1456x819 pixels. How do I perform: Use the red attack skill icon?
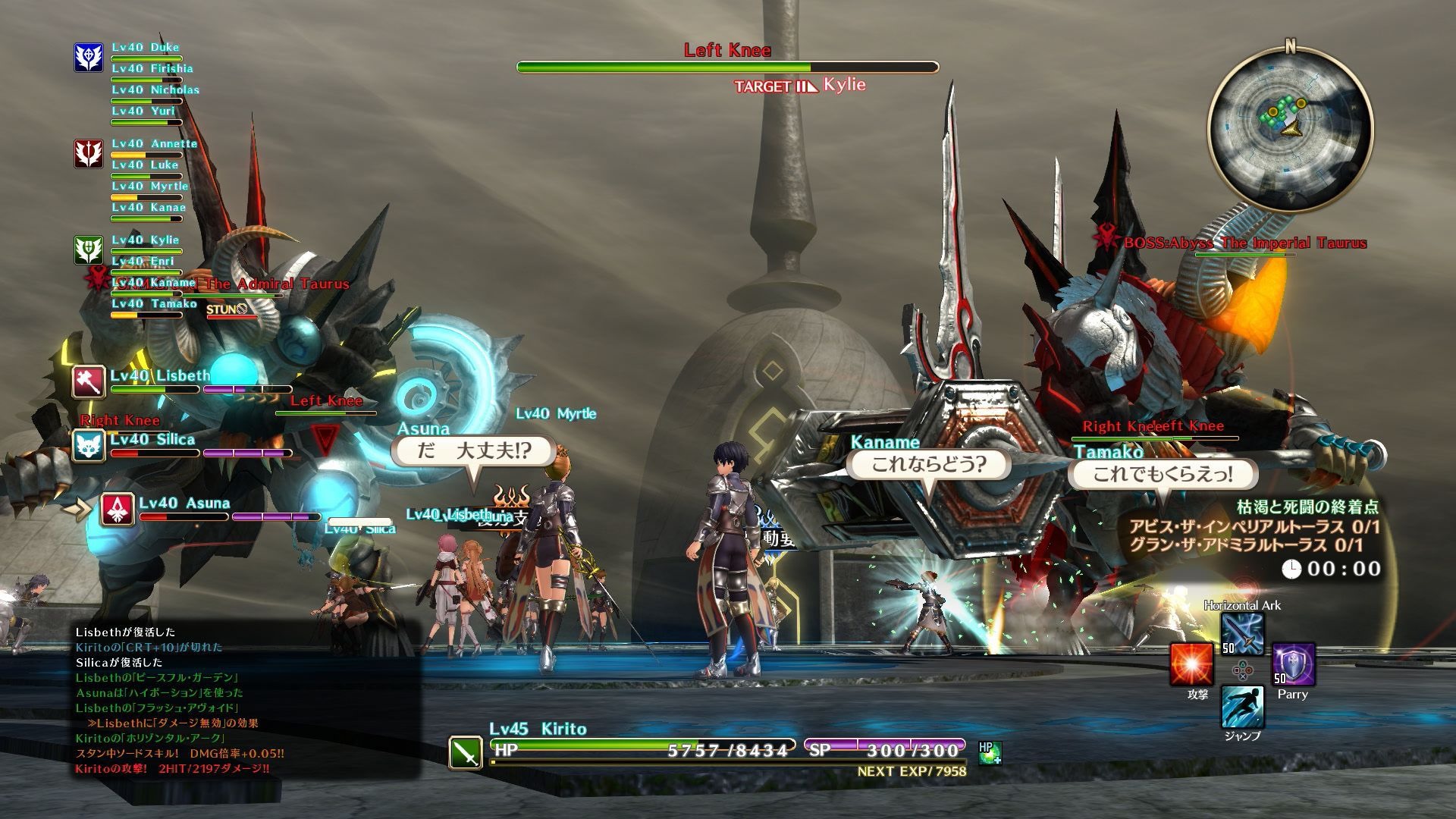point(1191,665)
